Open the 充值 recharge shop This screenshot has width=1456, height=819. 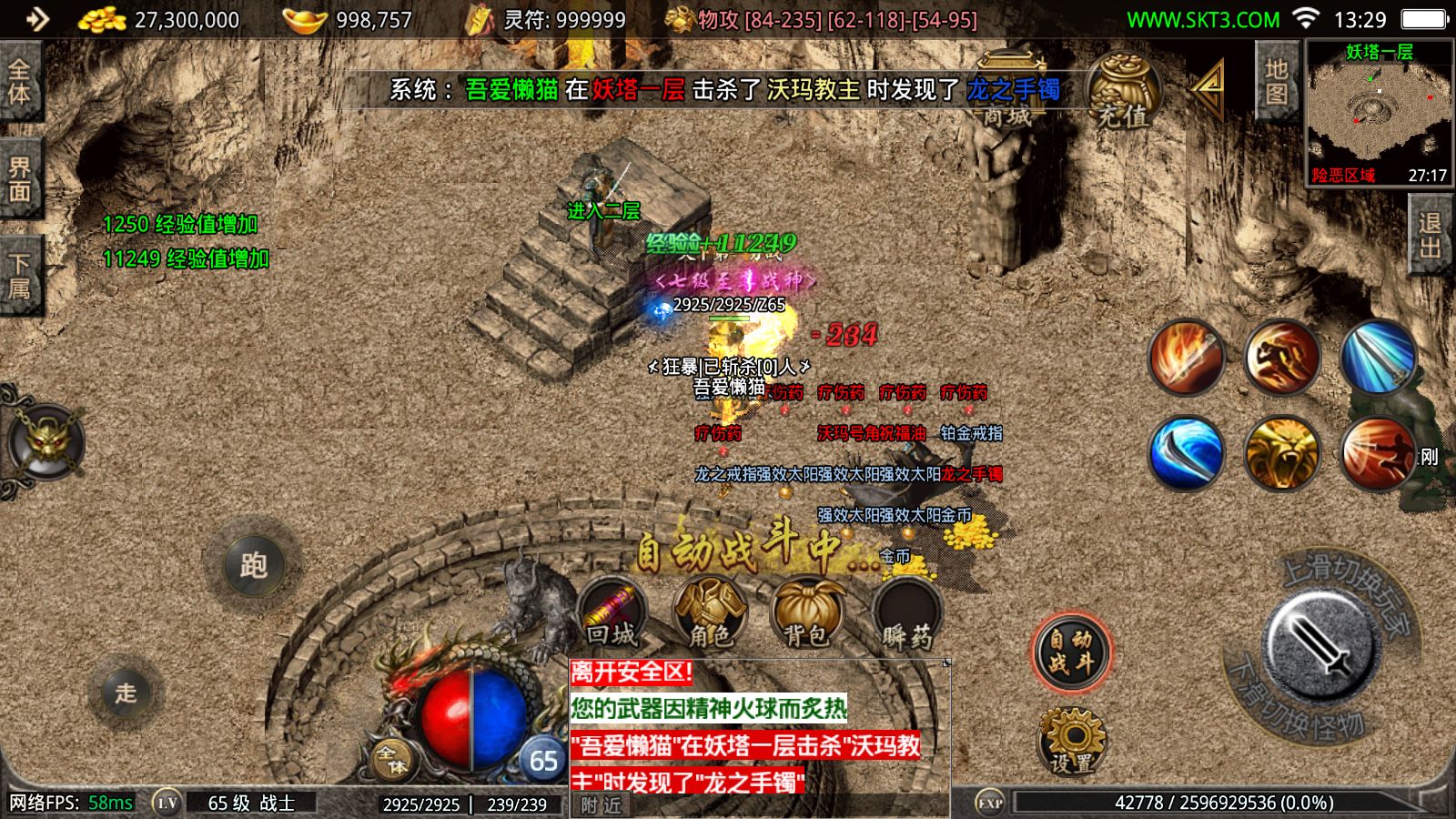click(x=1123, y=94)
